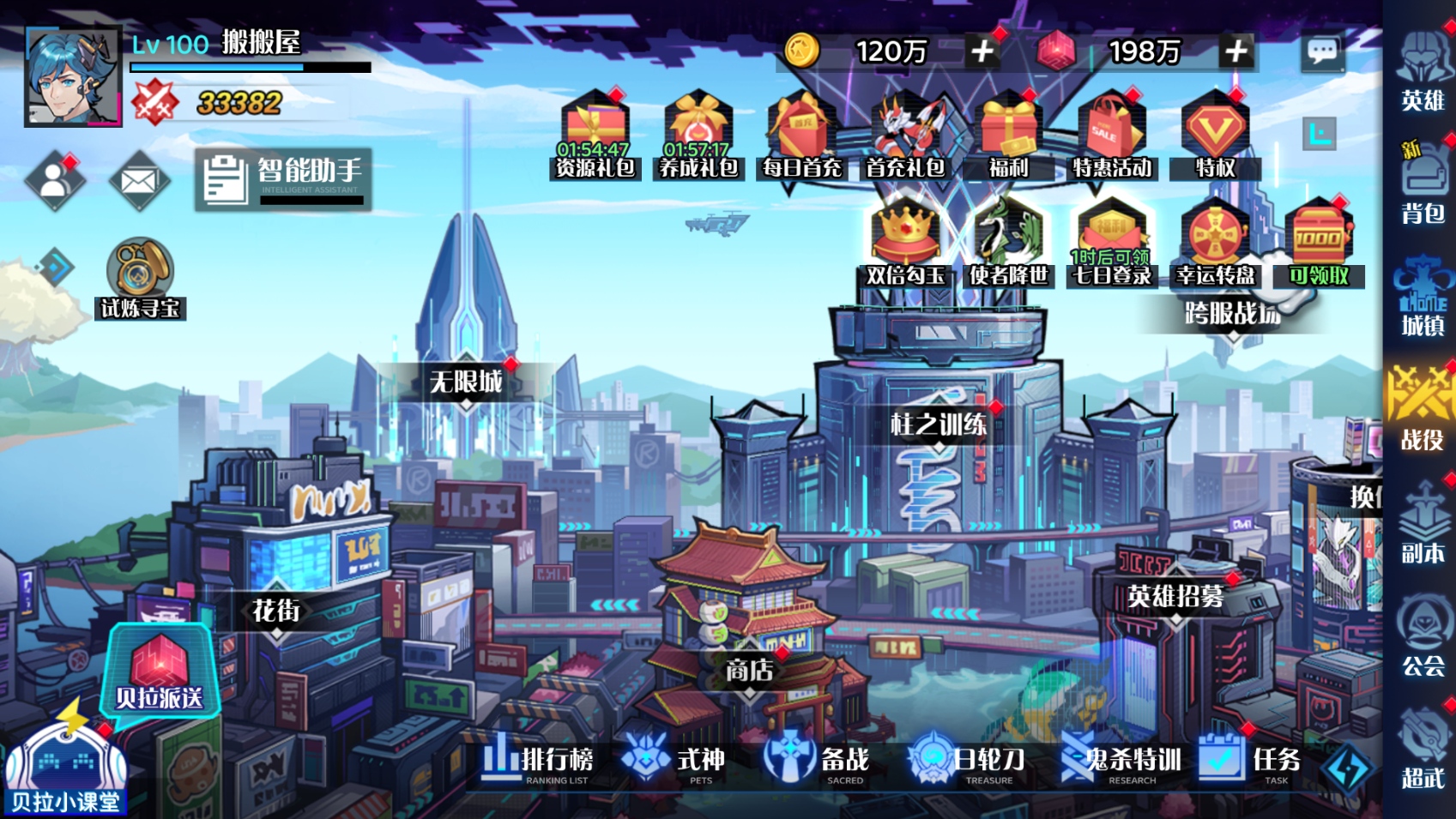Click the player avatar portrait
The image size is (1456, 819).
tap(73, 76)
